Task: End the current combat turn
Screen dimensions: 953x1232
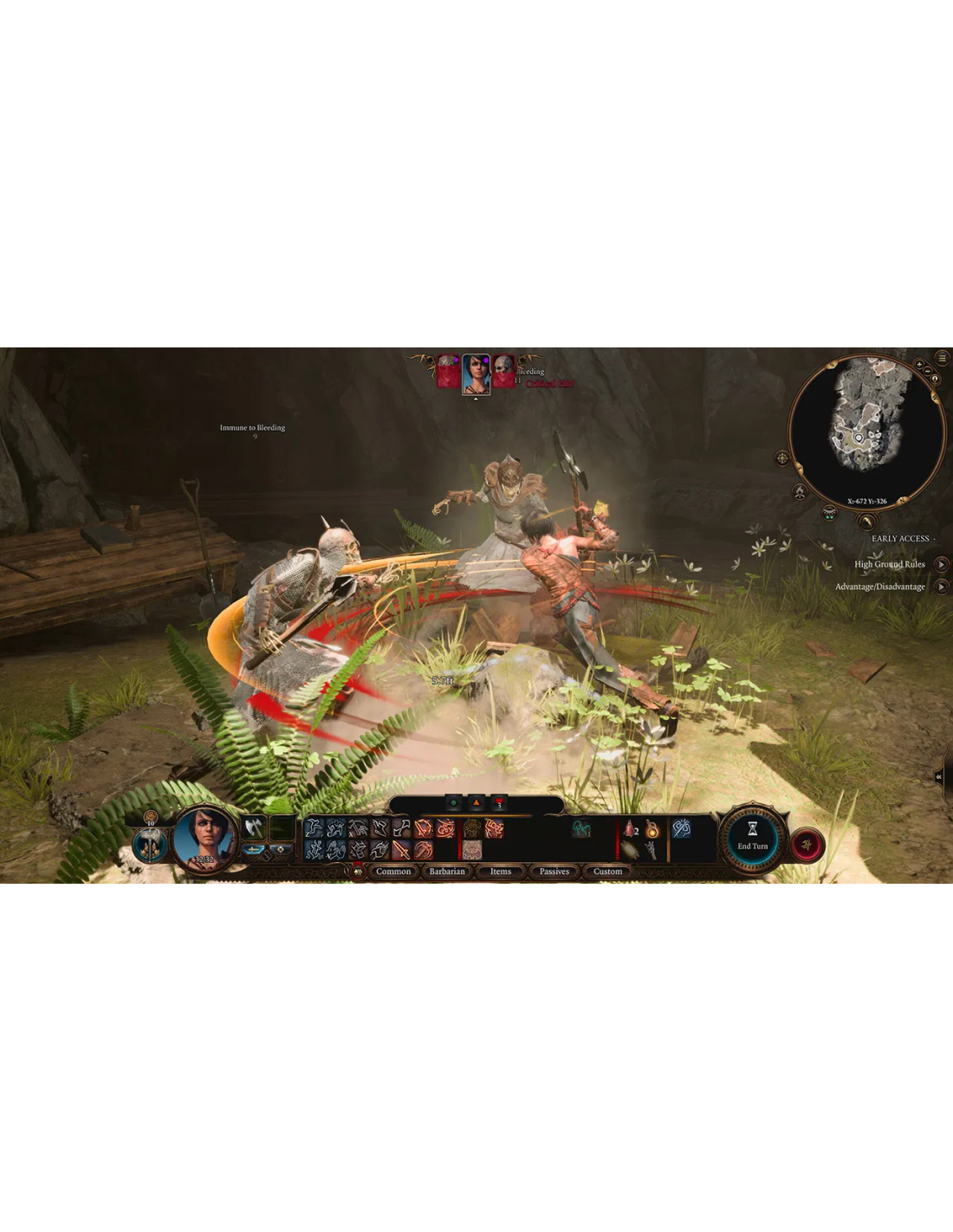Action: (752, 839)
